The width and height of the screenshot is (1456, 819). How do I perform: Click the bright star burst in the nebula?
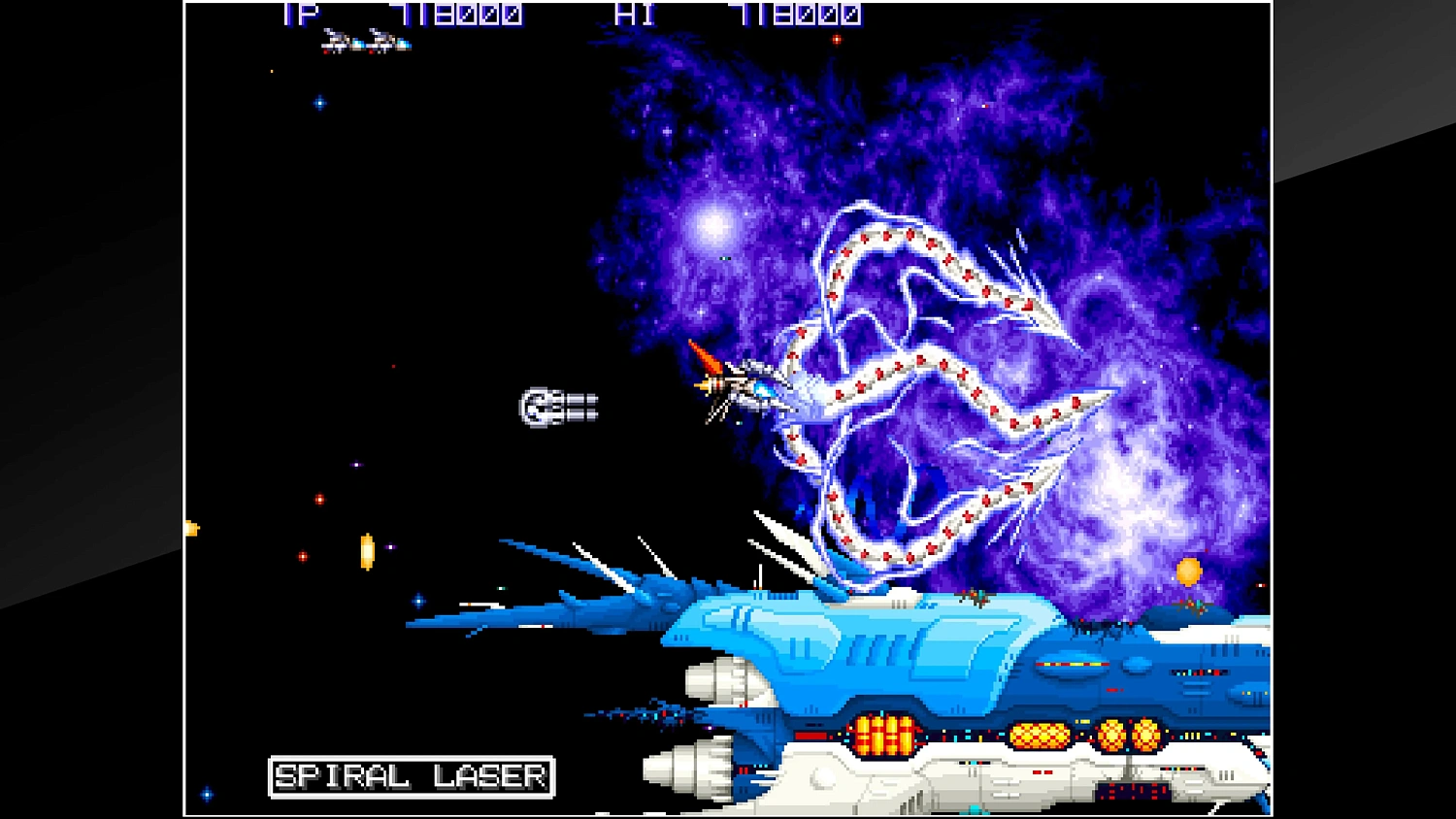pos(711,224)
